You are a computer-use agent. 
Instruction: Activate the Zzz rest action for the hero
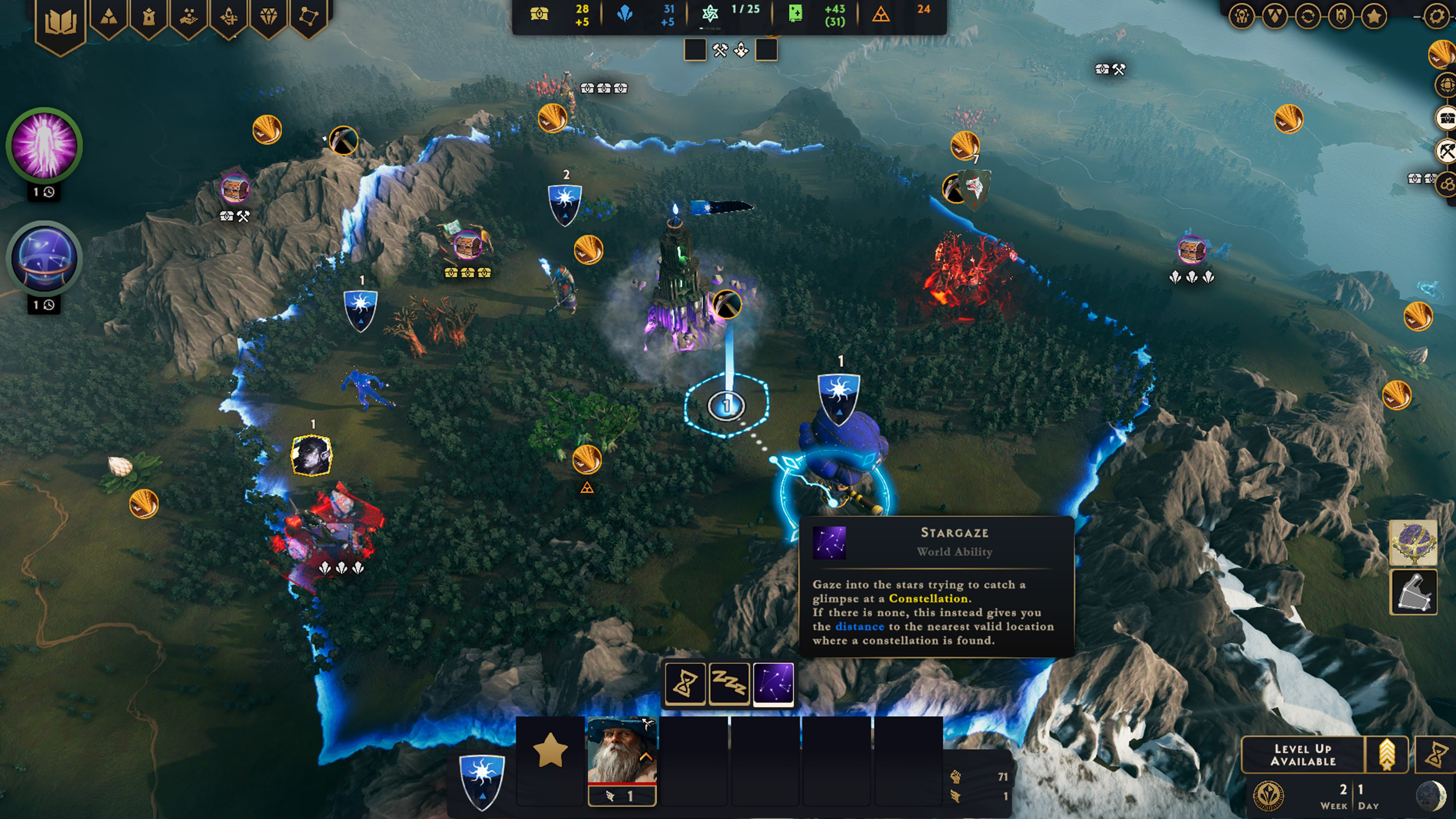click(x=729, y=684)
